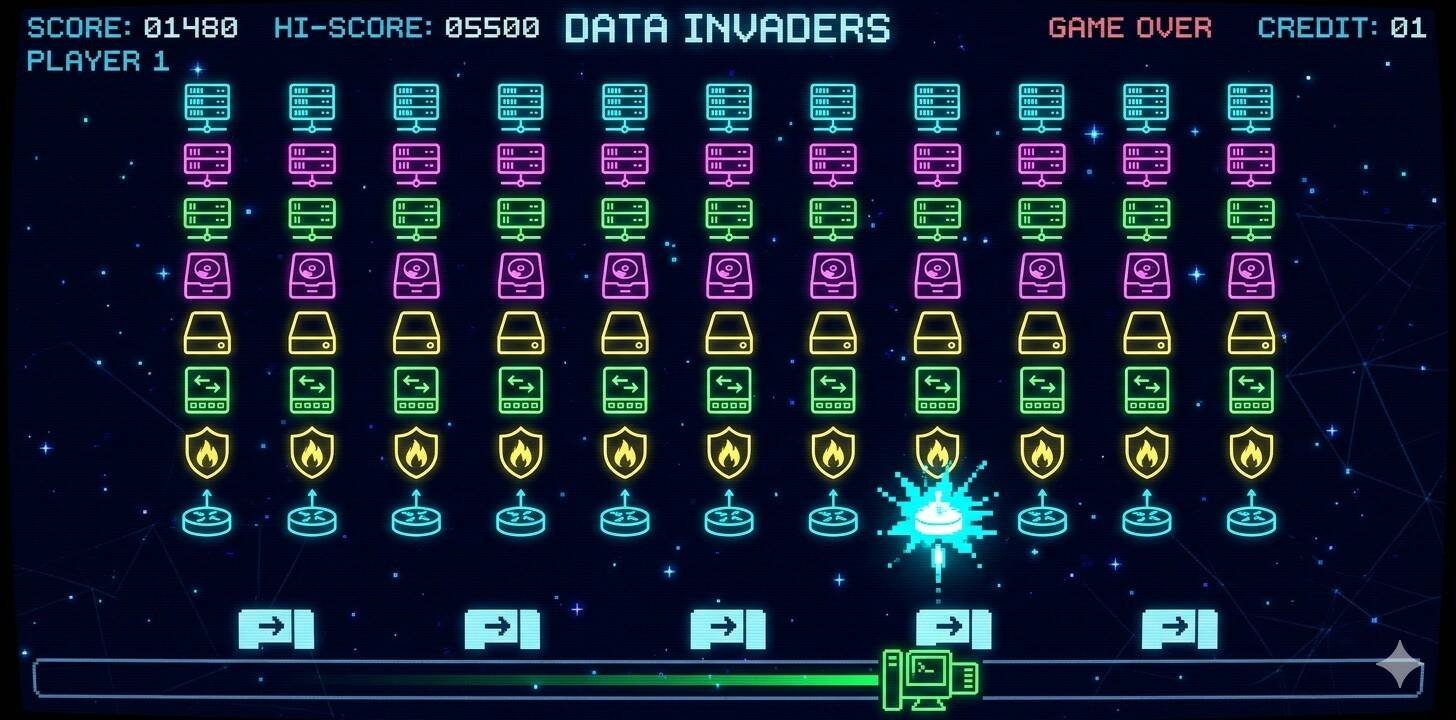The height and width of the screenshot is (720, 1456).
Task: Click the DATA INVADERS title
Action: point(727,28)
